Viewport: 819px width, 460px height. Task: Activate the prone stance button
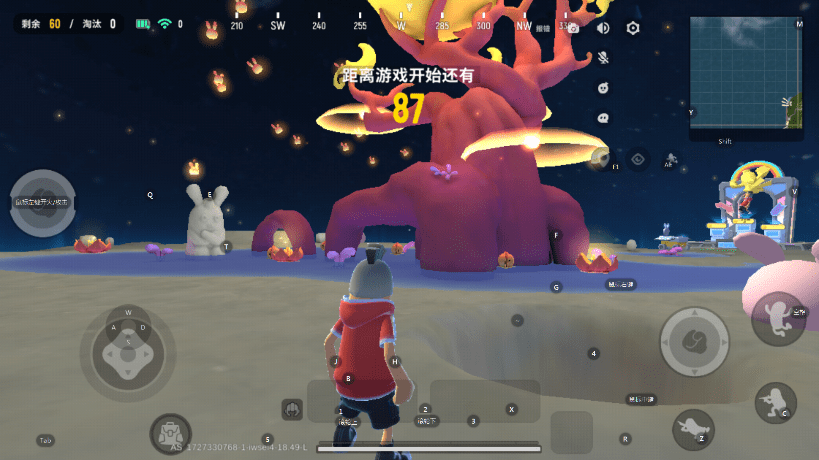coord(693,428)
